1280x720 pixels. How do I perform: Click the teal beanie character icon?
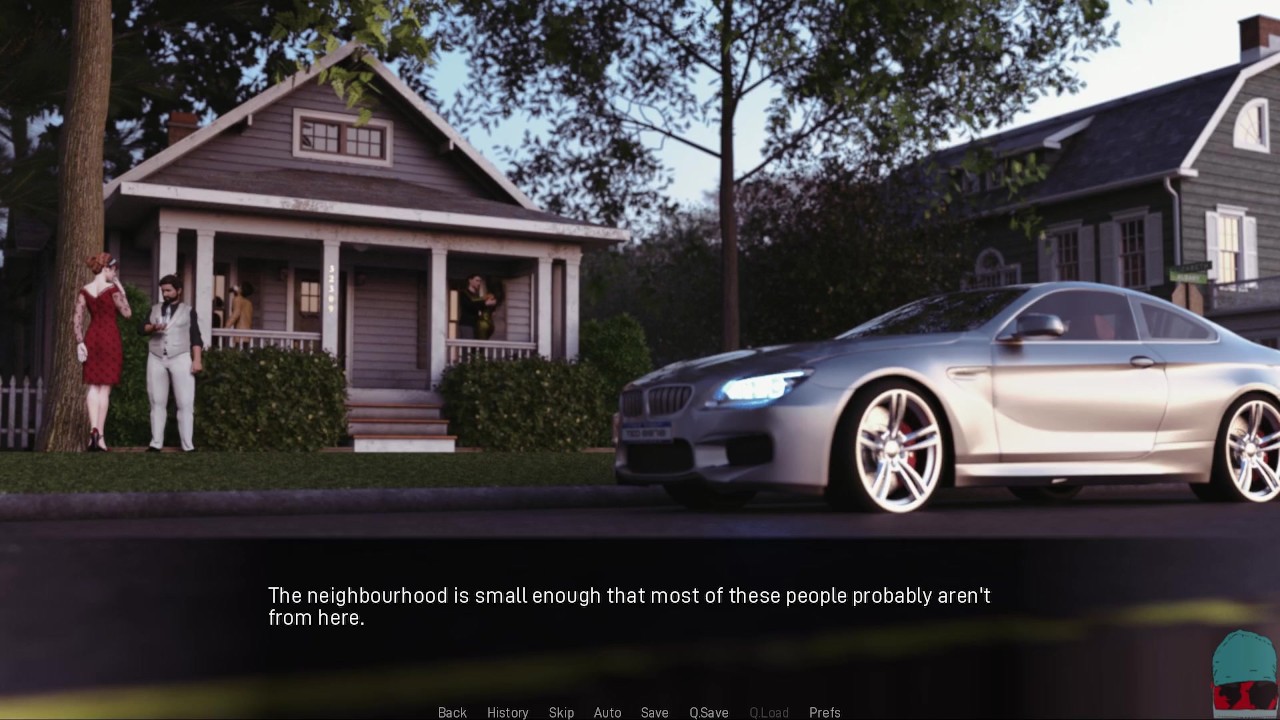tap(1243, 673)
